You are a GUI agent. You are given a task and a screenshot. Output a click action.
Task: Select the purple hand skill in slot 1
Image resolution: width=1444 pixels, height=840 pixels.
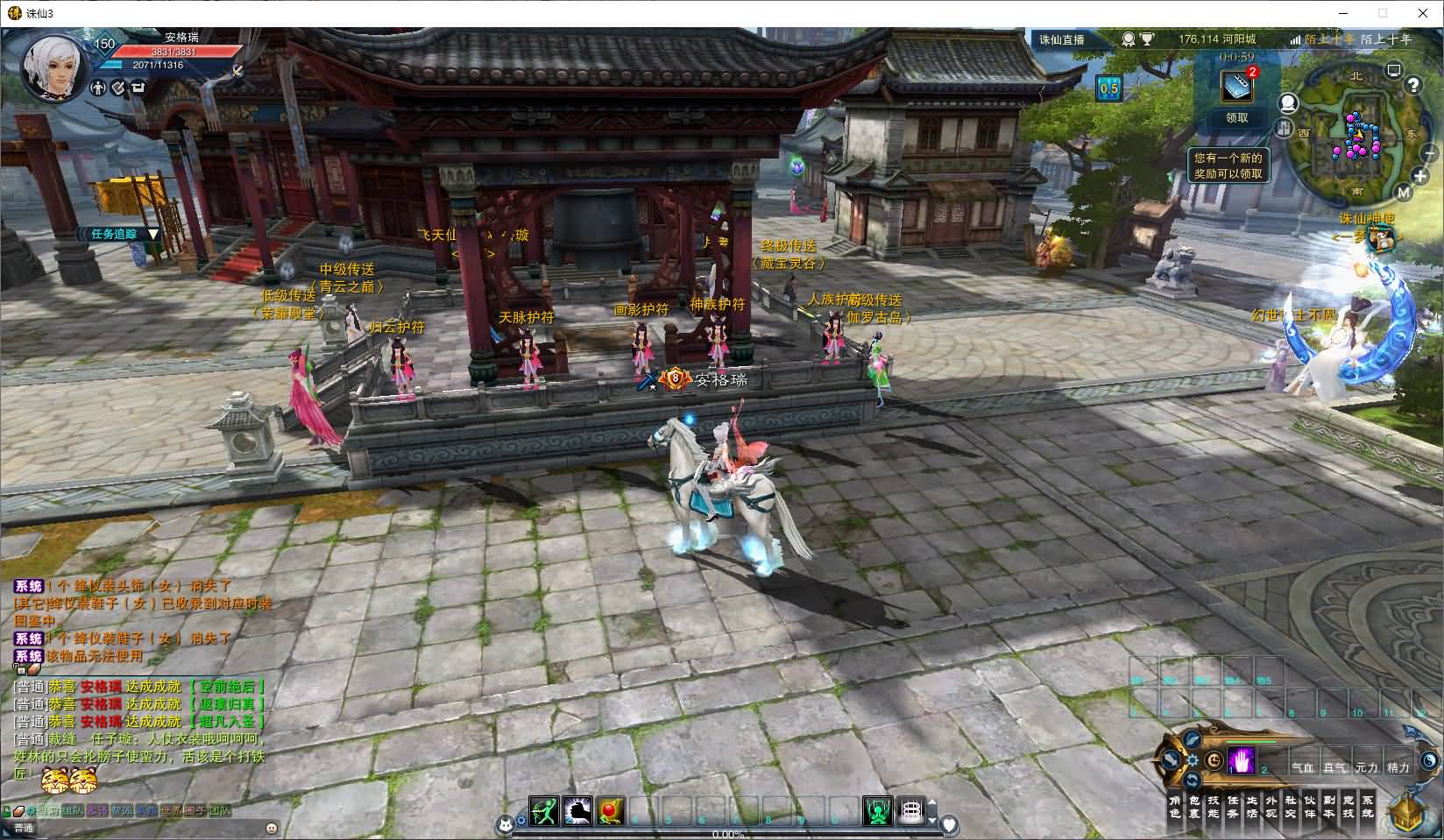point(1242,760)
